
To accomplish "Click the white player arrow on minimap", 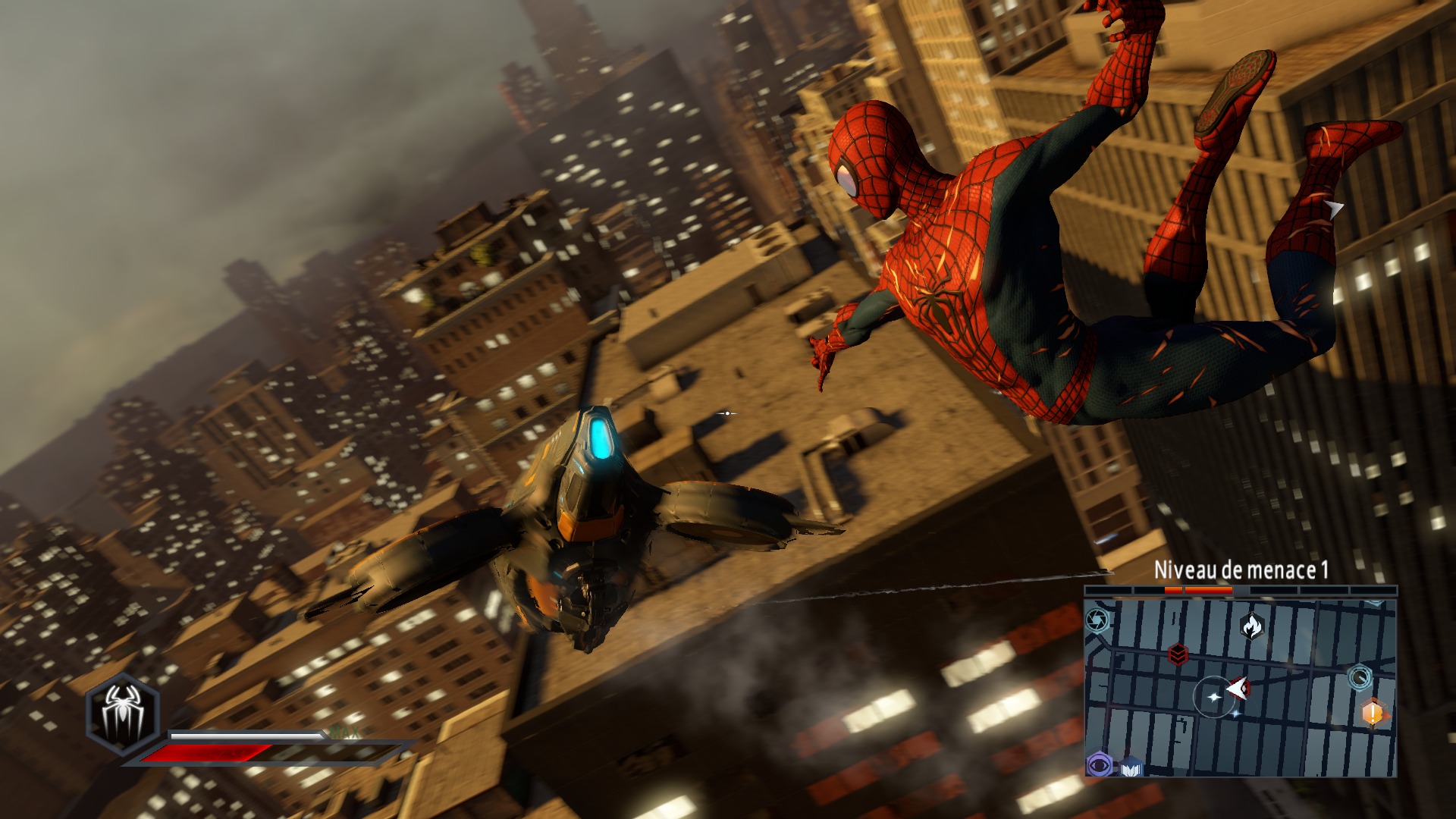I will click(1238, 688).
